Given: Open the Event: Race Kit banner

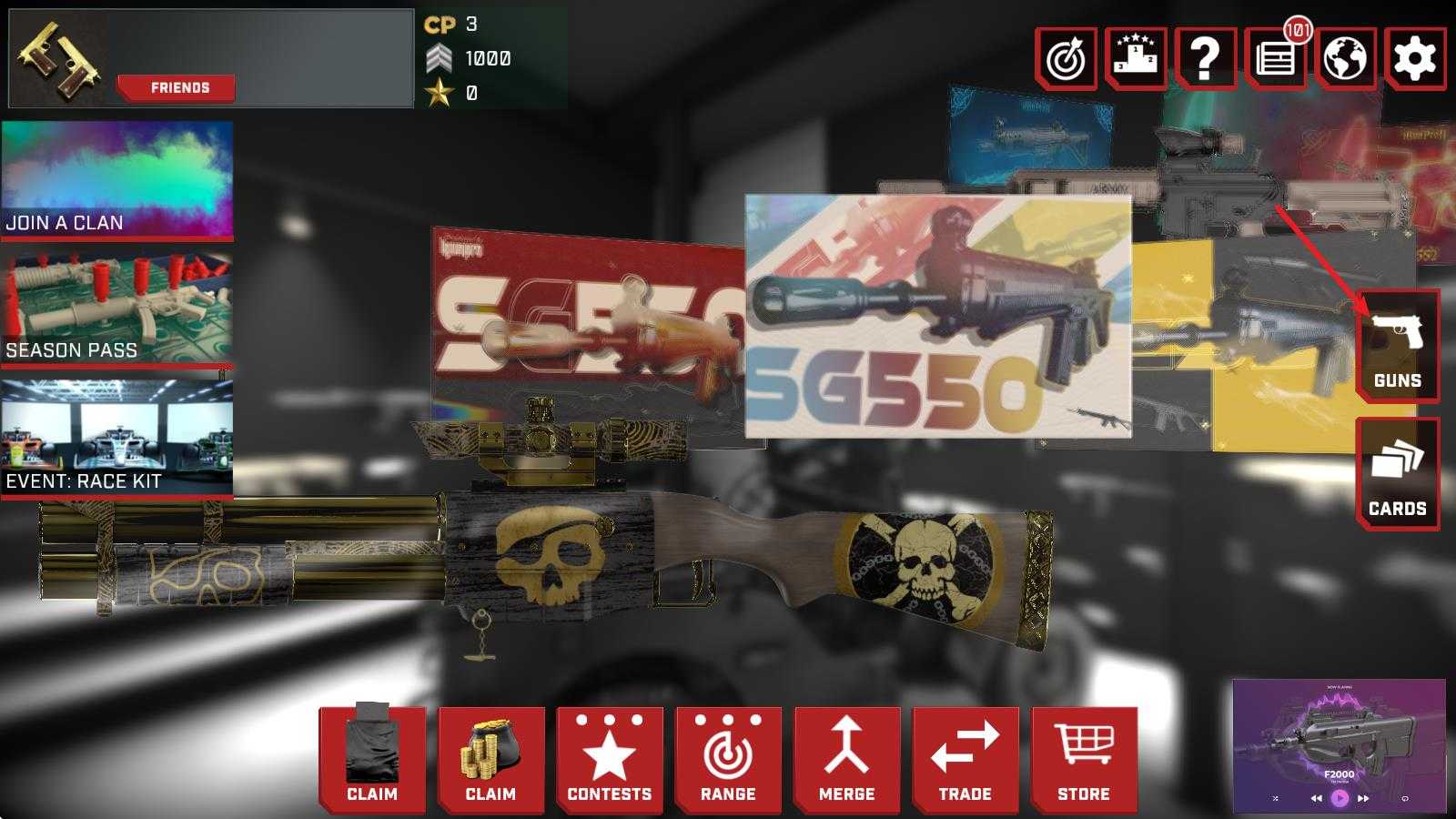Looking at the screenshot, I should [116, 439].
